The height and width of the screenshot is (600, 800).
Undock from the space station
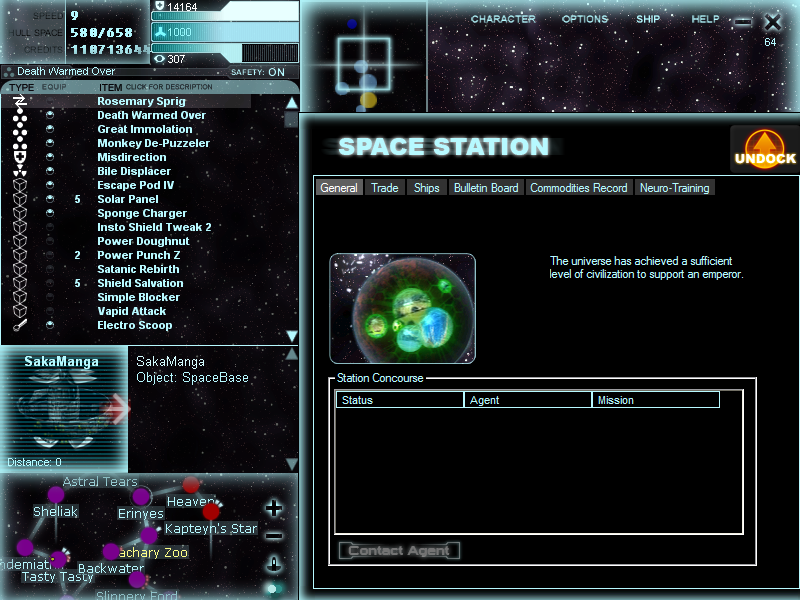pos(765,148)
